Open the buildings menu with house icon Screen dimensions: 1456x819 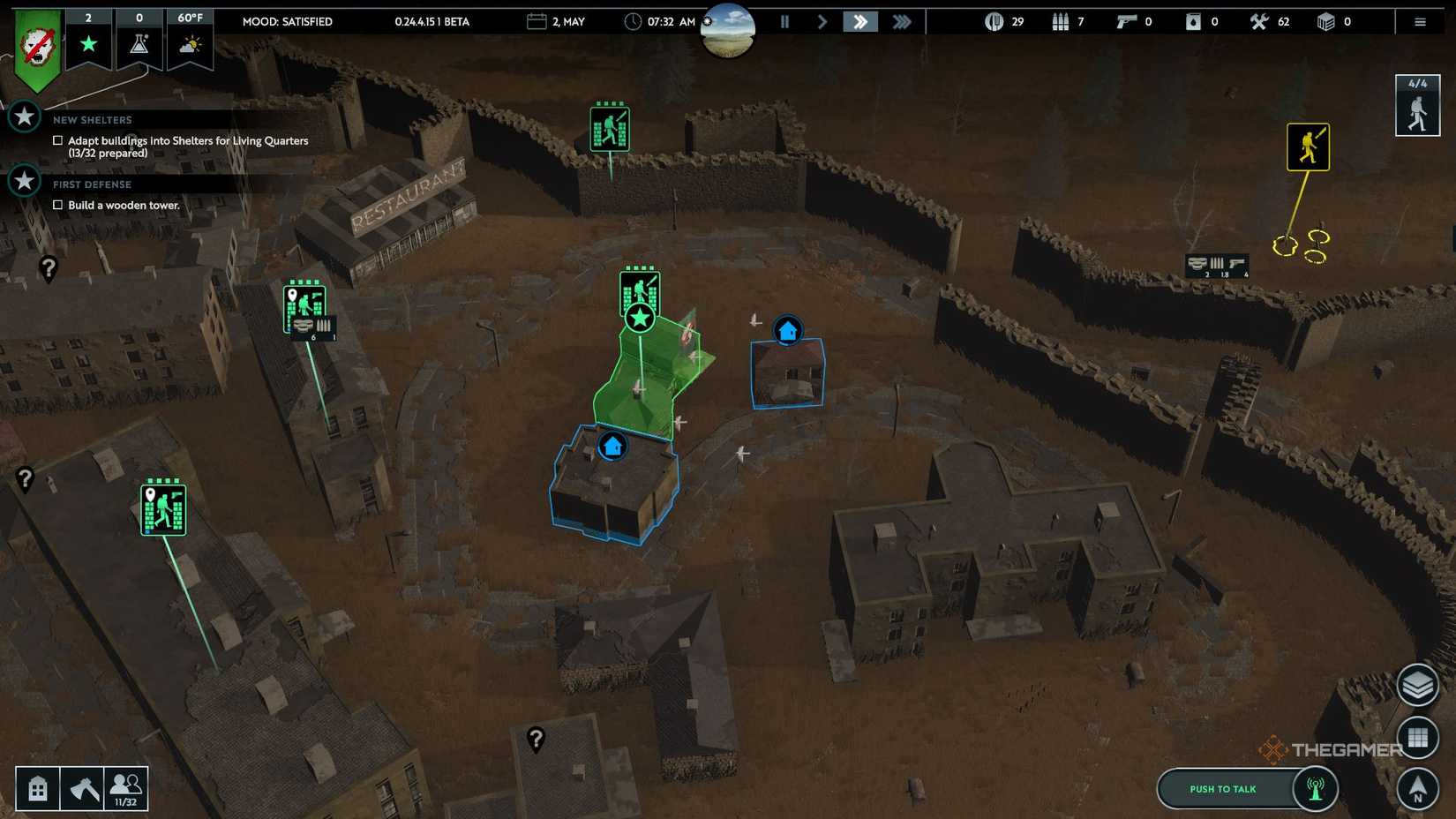pyautogui.click(x=37, y=787)
